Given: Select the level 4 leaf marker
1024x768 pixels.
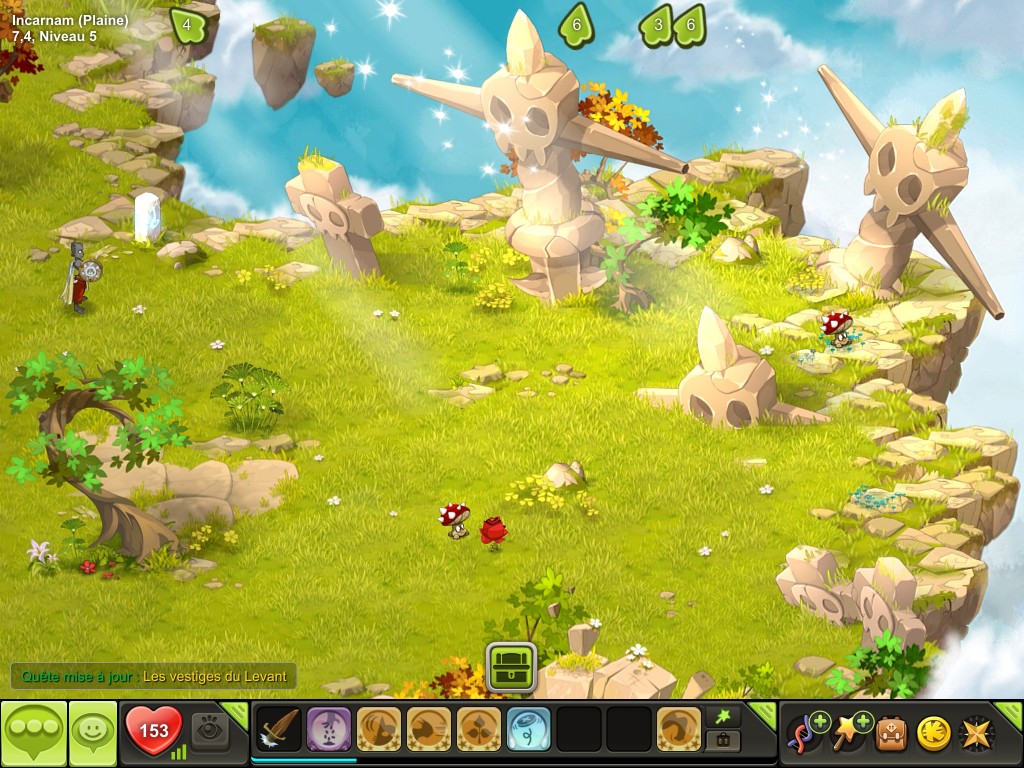Looking at the screenshot, I should 186,25.
